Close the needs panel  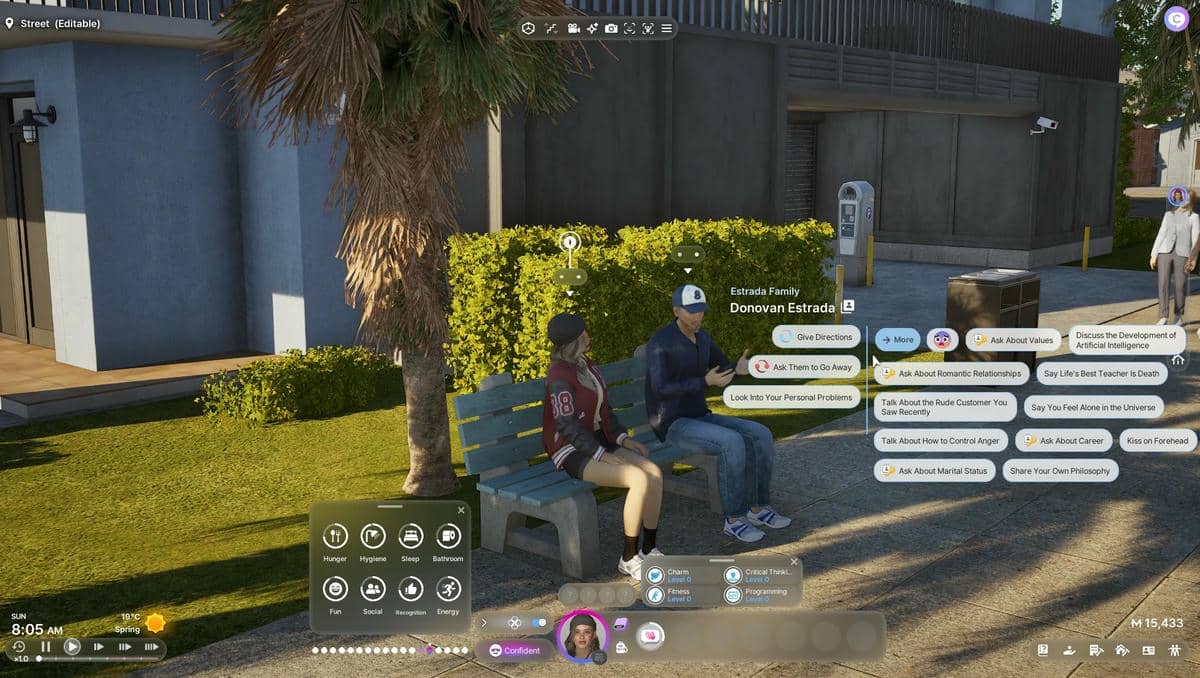(461, 511)
